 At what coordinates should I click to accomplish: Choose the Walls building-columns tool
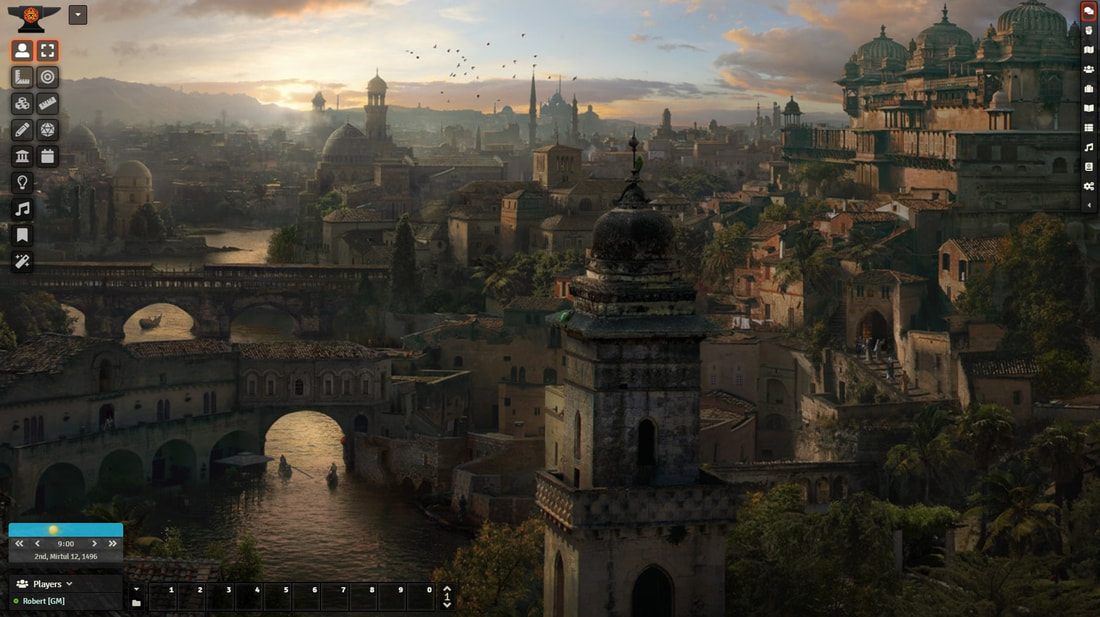tap(22, 156)
